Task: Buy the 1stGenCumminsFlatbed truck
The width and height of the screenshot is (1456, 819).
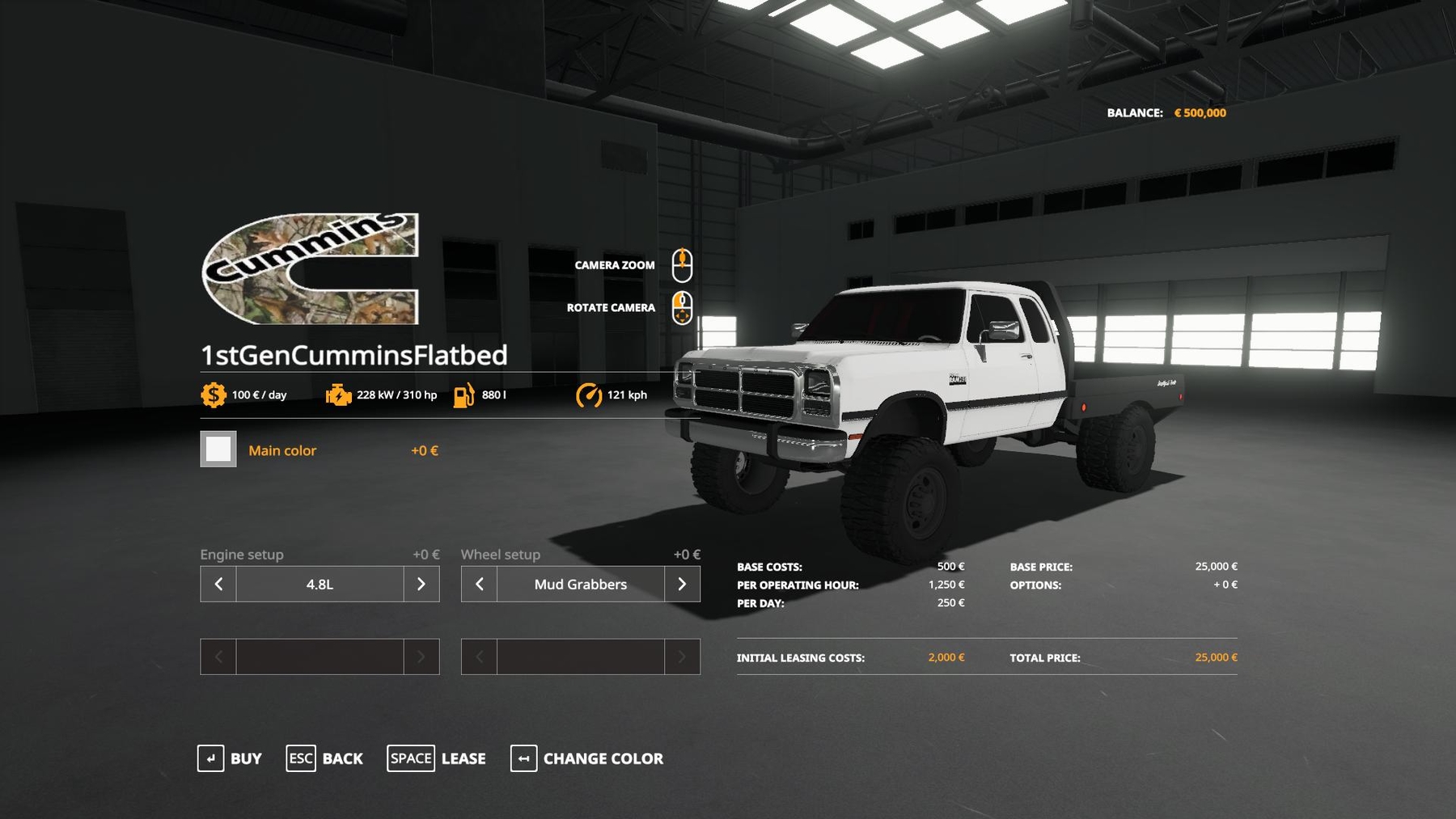Action: [230, 758]
